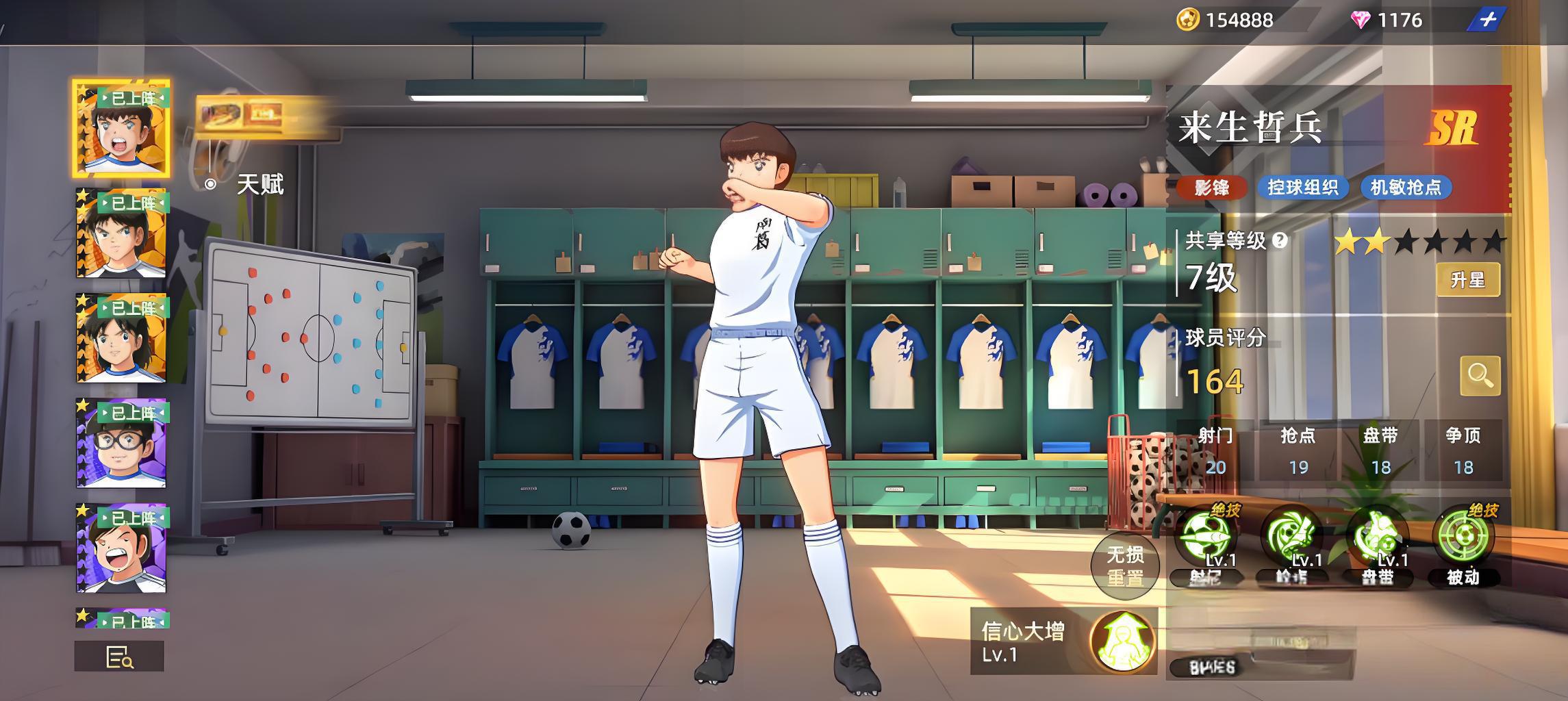Image resolution: width=1568 pixels, height=701 pixels.
Task: Select the 无损重置 reset button
Action: 1124,565
